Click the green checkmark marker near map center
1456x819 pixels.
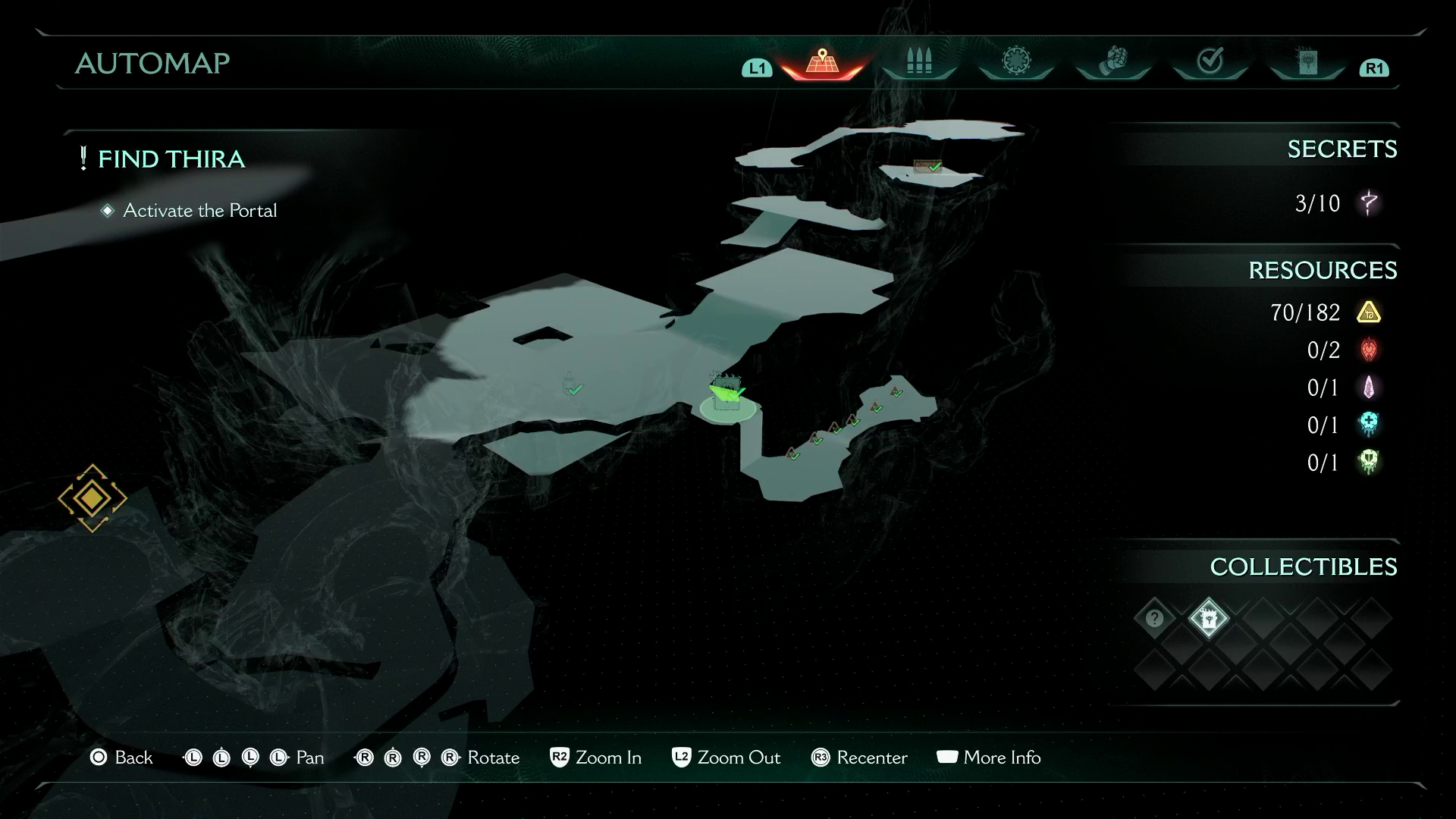click(574, 388)
